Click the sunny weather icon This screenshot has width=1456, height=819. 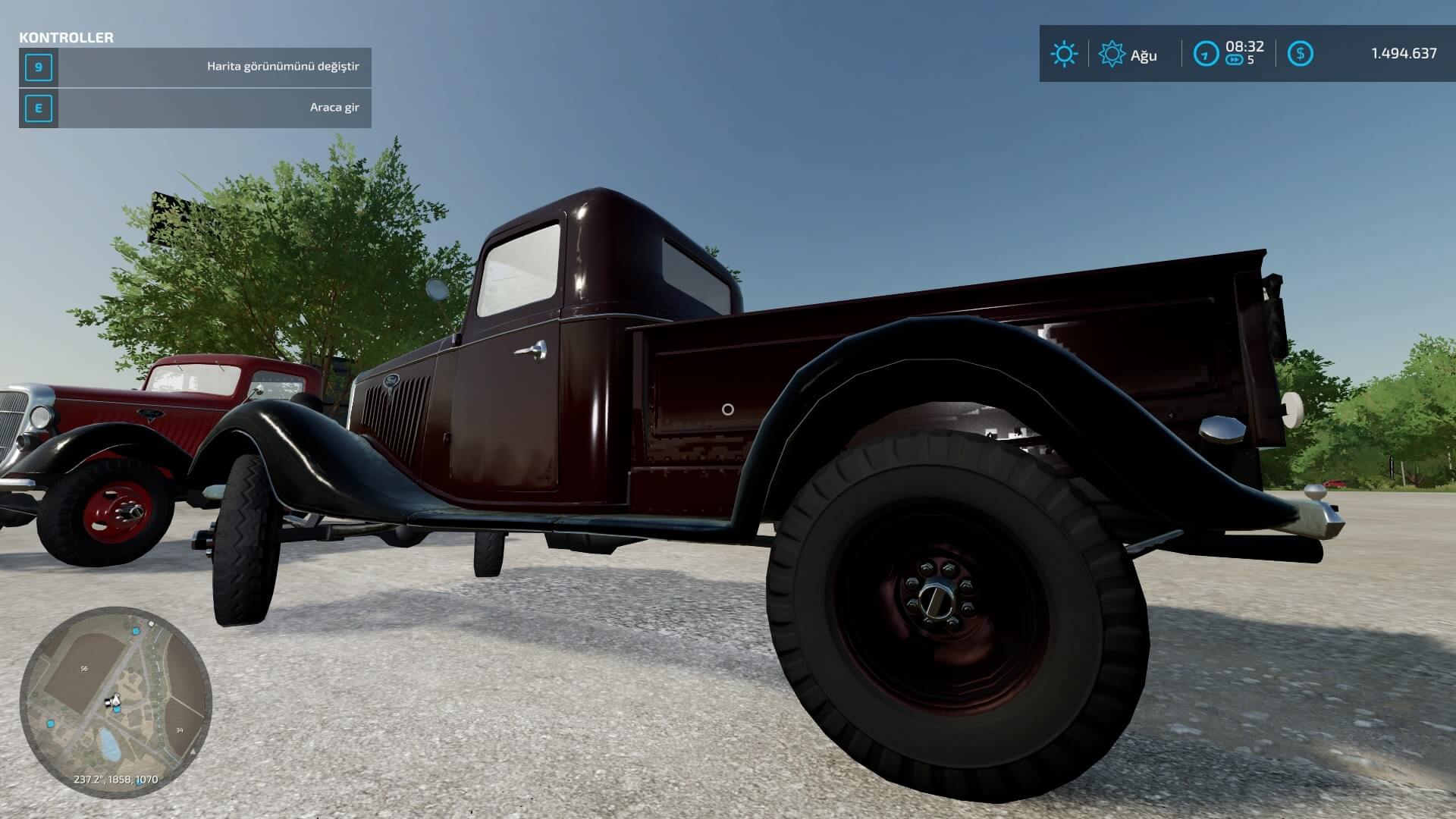pos(1063,54)
